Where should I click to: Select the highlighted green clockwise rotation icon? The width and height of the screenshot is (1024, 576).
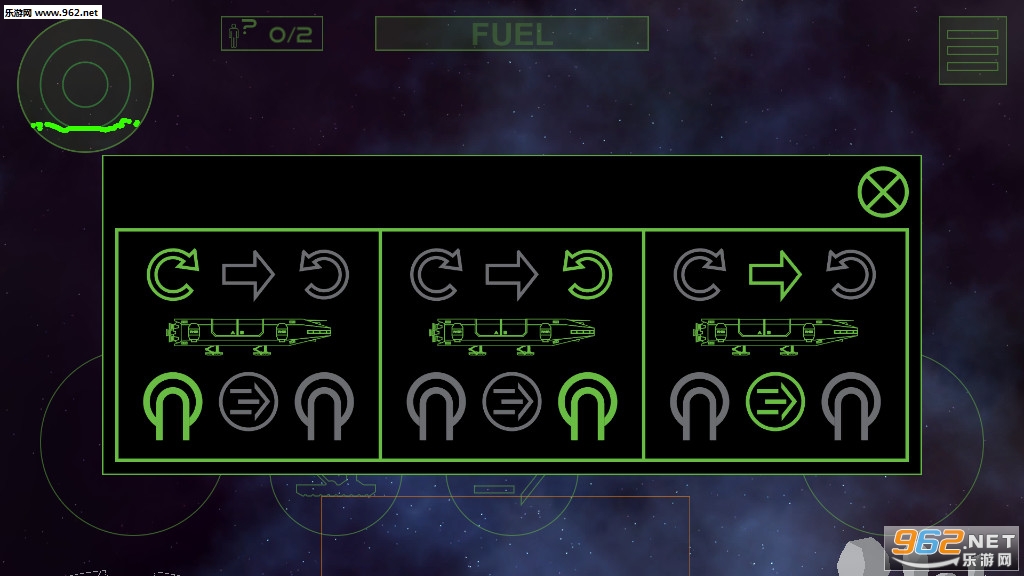pyautogui.click(x=173, y=275)
